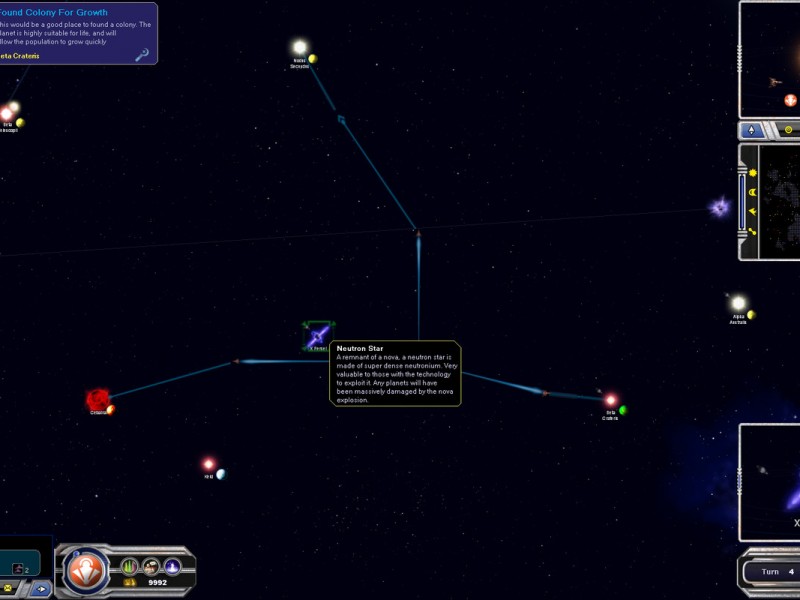Open the wrench icon on the advice panel
This screenshot has width=800, height=600.
(x=143, y=55)
